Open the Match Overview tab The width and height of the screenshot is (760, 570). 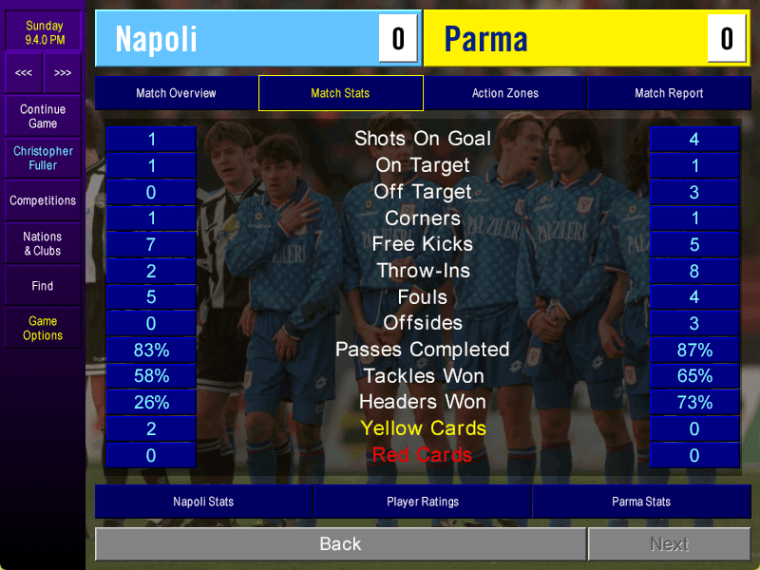(176, 93)
